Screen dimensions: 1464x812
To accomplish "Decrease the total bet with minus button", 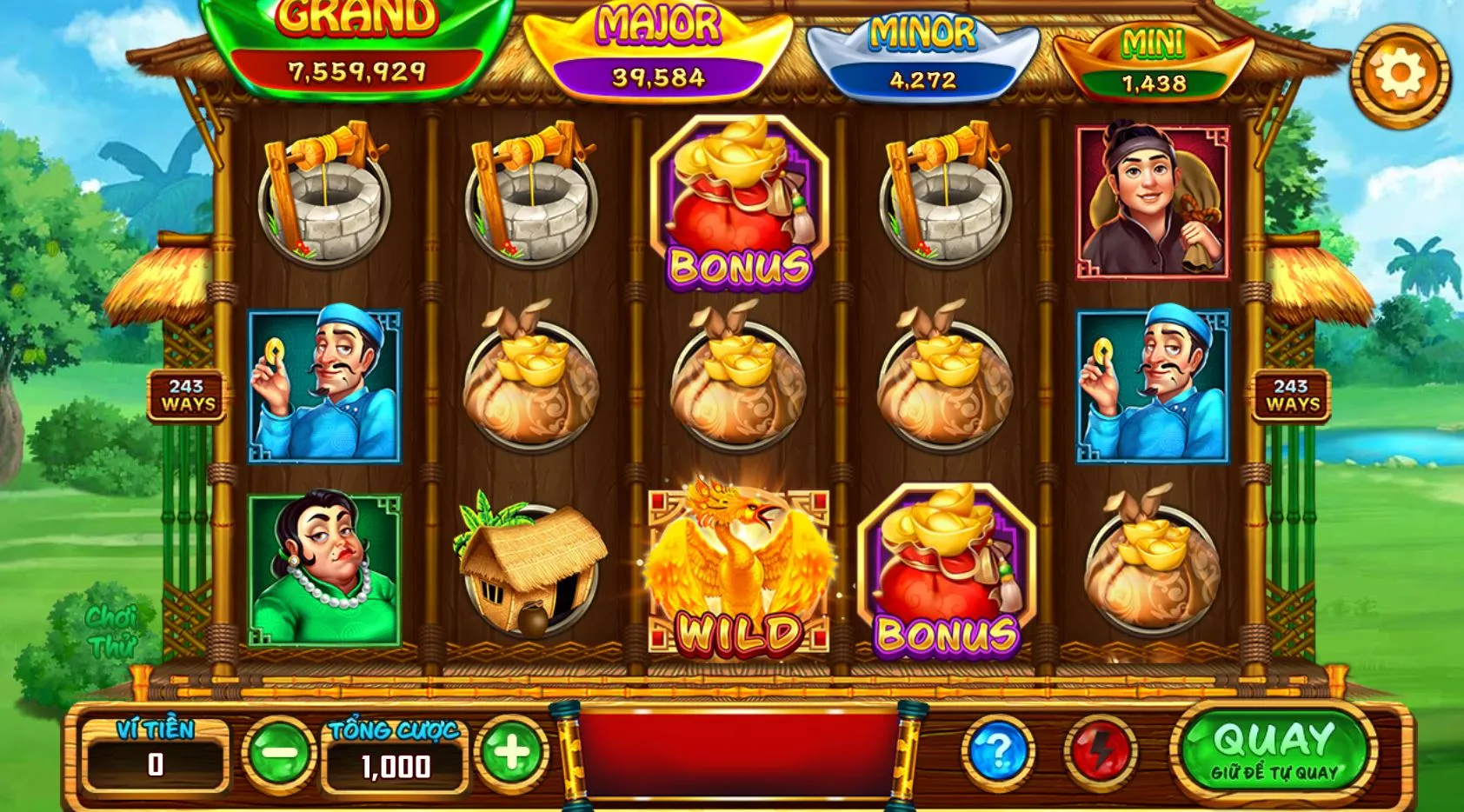I will (x=279, y=753).
